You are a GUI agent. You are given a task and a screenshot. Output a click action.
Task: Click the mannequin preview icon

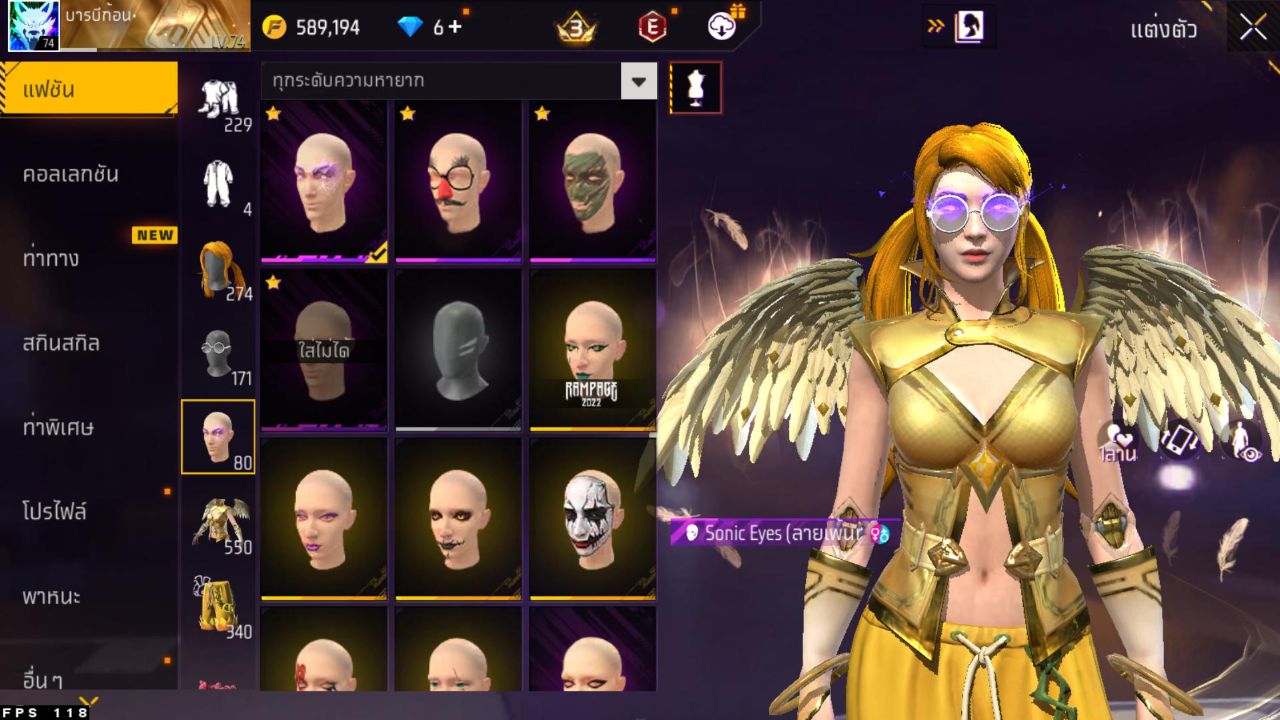coord(695,88)
